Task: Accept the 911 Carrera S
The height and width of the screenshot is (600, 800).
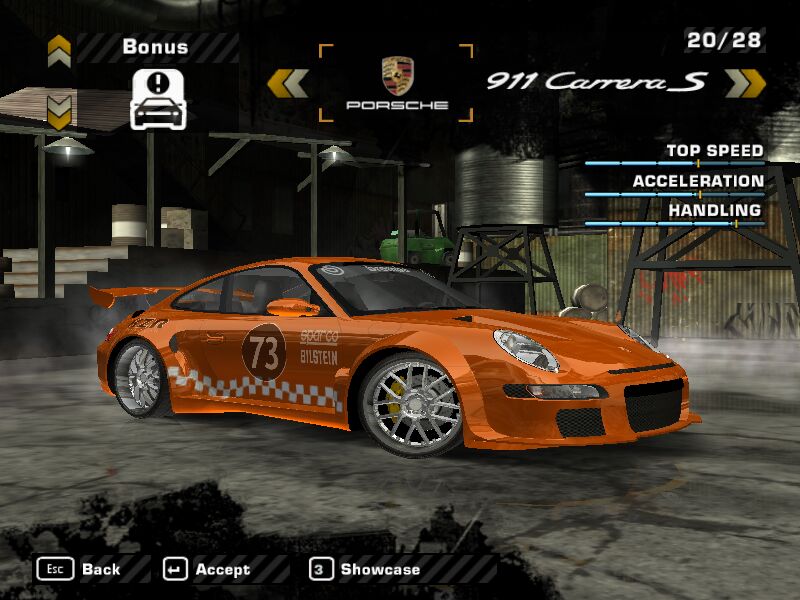Action: click(x=208, y=569)
